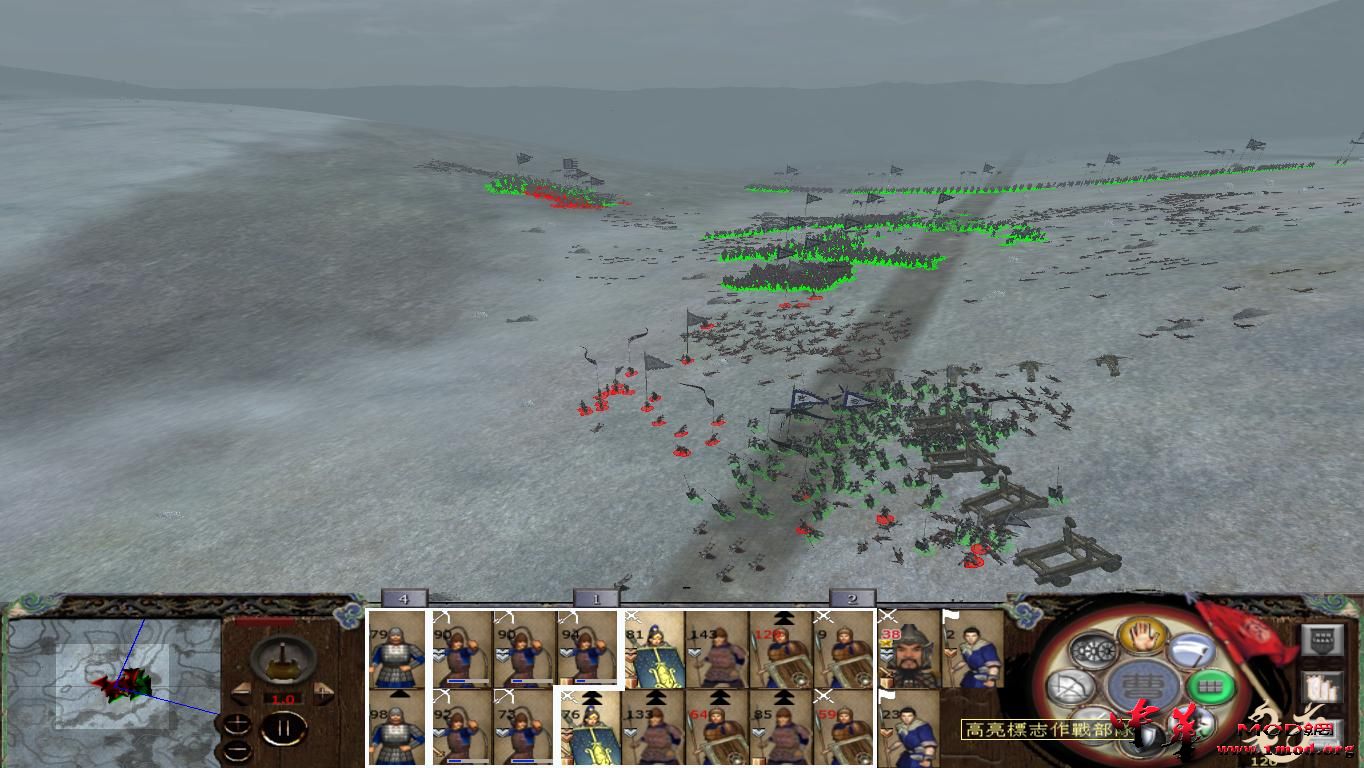Expand group banner 2 above the unit cards
This screenshot has width=1364, height=768.
850,599
